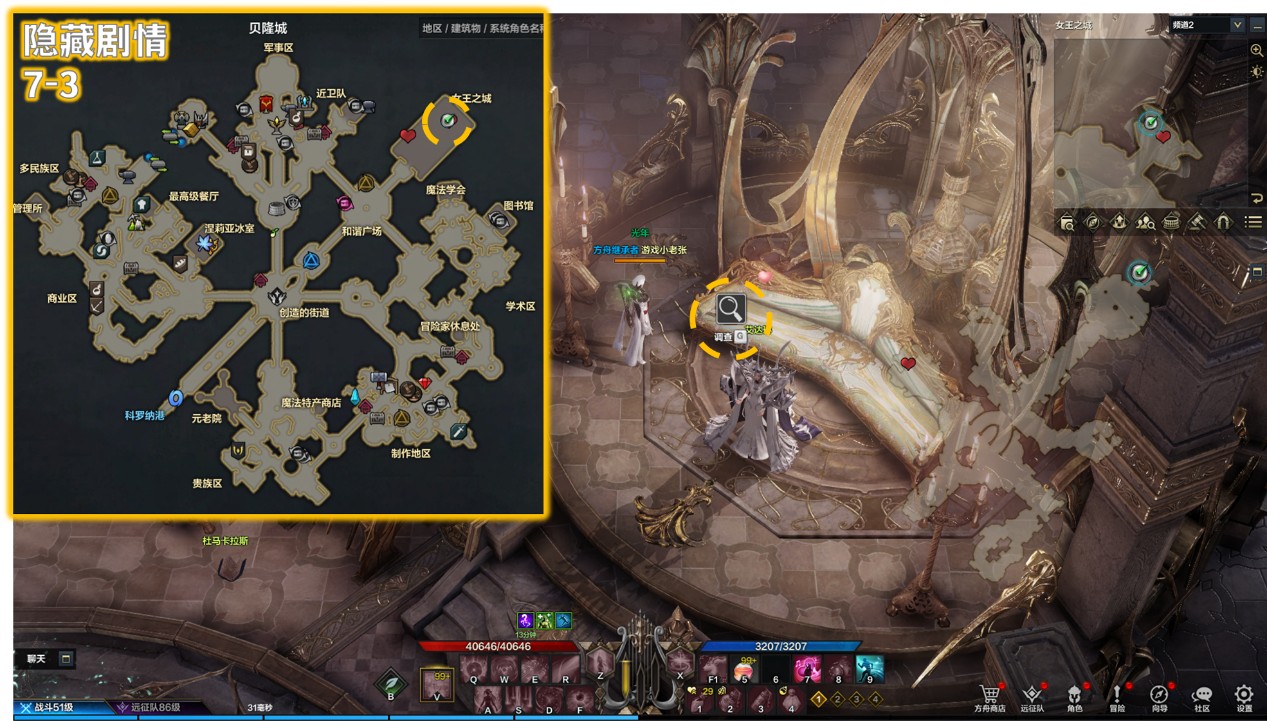Open the 频道2 channel dropdown
The image size is (1267, 721).
click(1237, 25)
